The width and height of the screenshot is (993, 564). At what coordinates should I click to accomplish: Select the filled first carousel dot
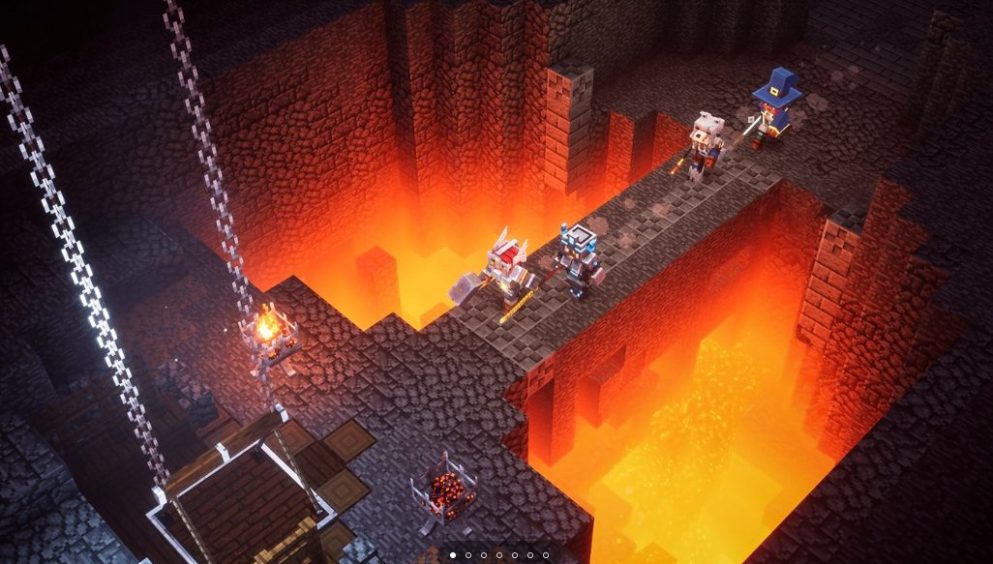452,554
